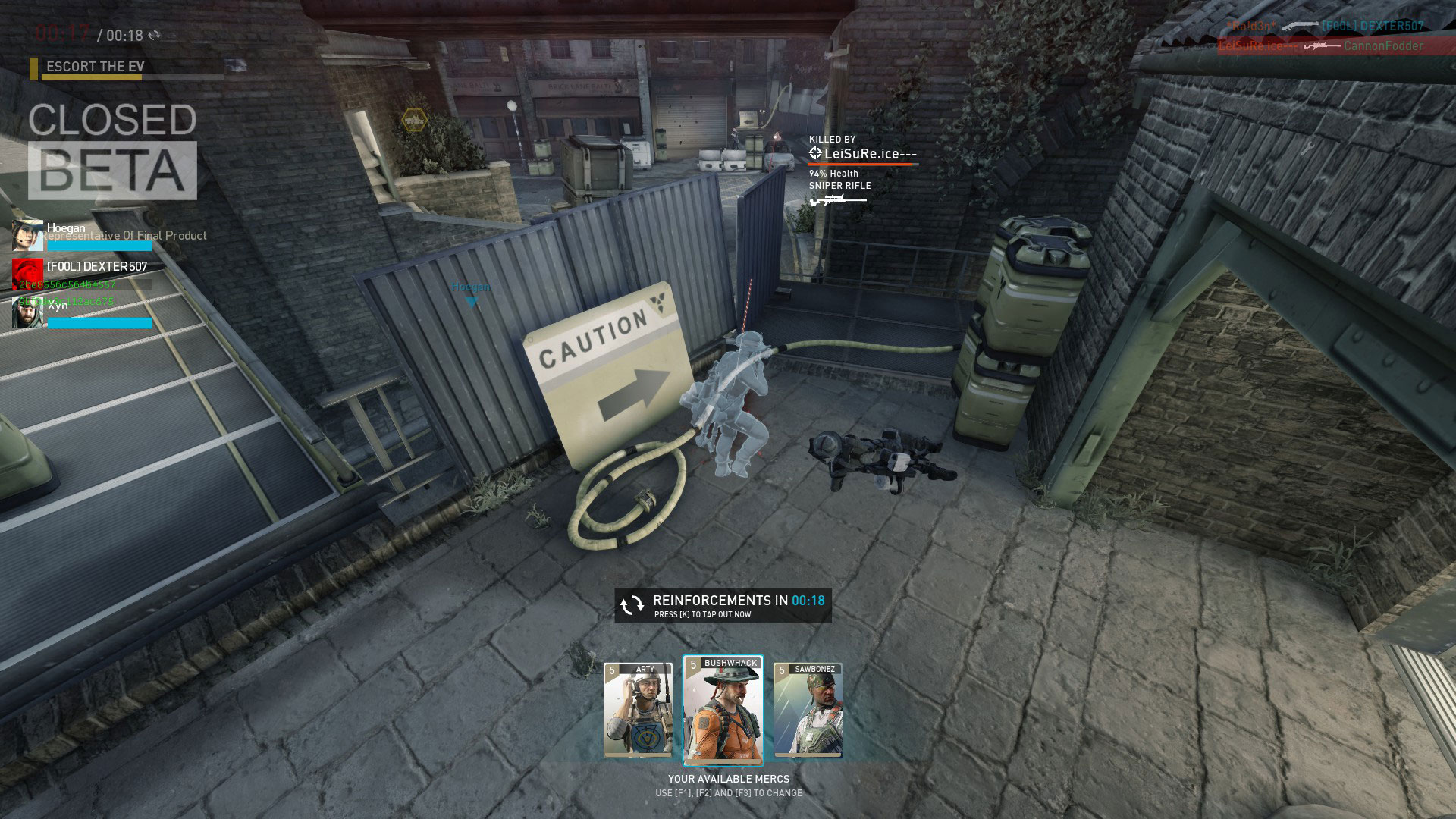
Task: Open the Escort the EV objective tracker
Action: click(x=96, y=67)
